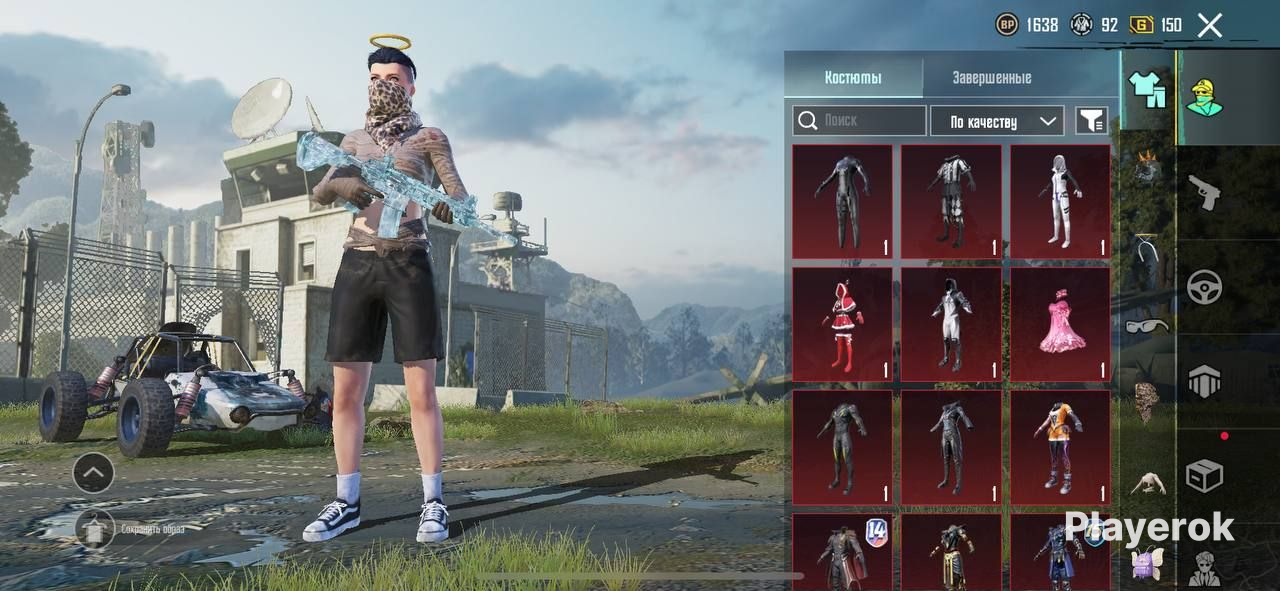The width and height of the screenshot is (1280, 591).
Task: Select the red Santa hooded costume
Action: click(842, 324)
